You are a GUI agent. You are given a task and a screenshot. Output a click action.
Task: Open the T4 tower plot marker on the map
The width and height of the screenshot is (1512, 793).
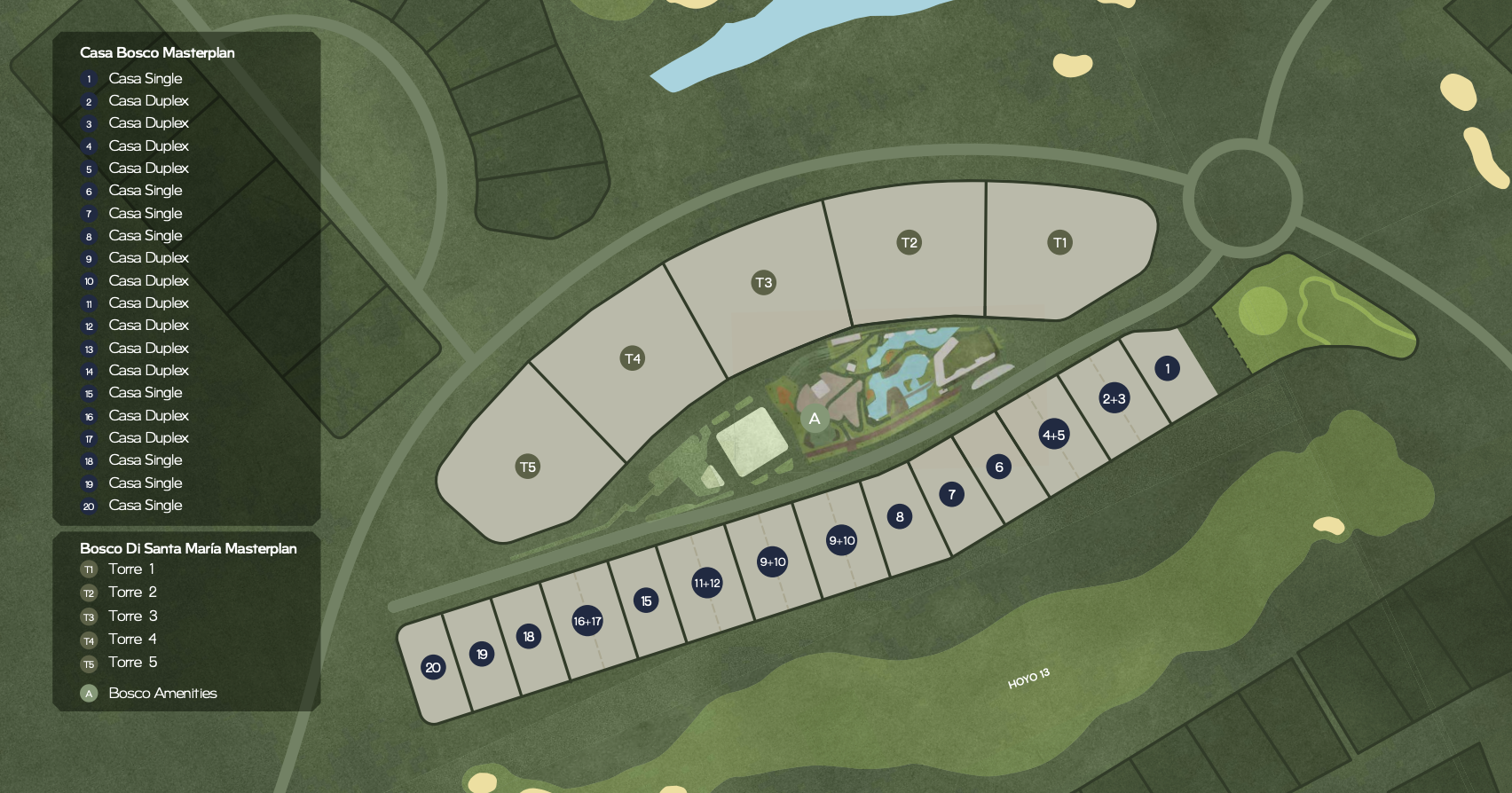632,358
